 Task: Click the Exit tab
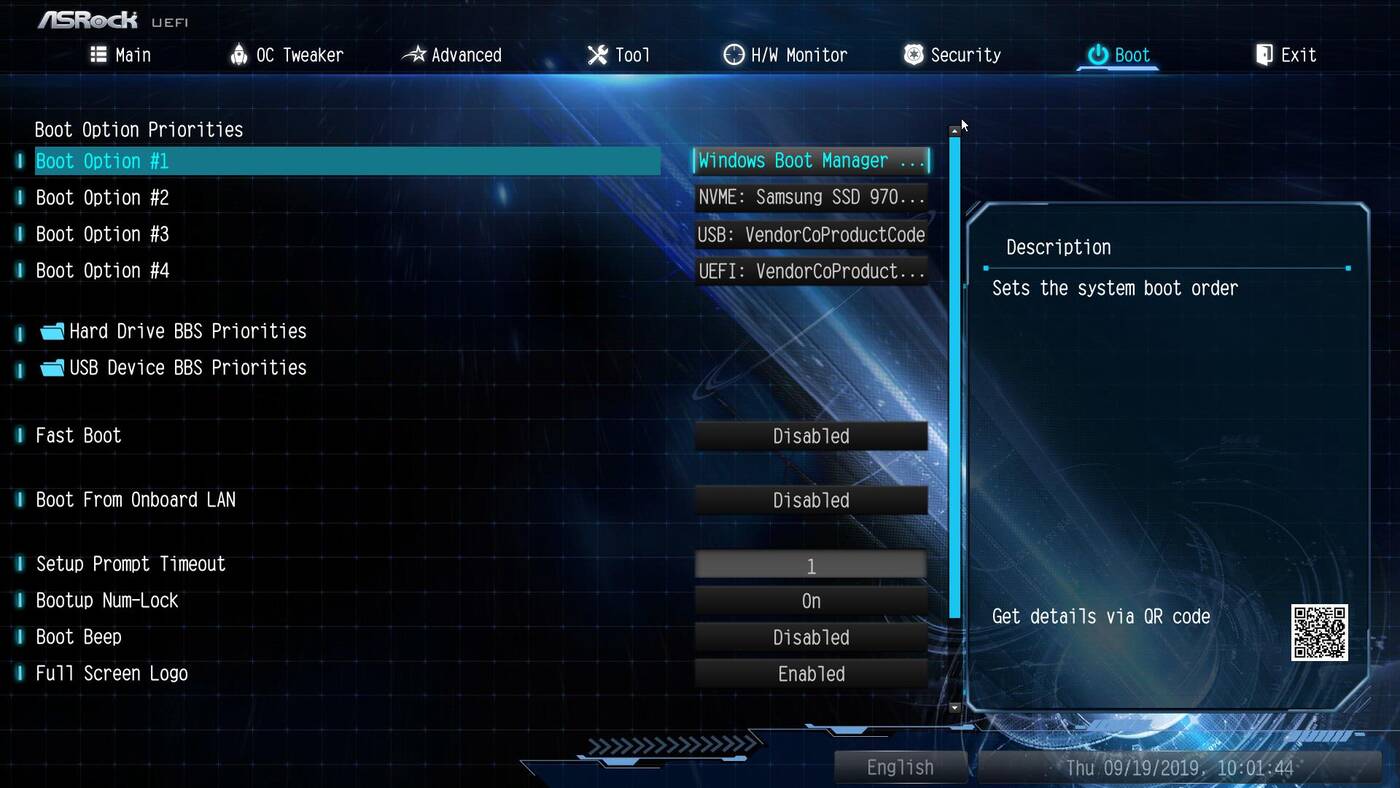pos(1286,55)
